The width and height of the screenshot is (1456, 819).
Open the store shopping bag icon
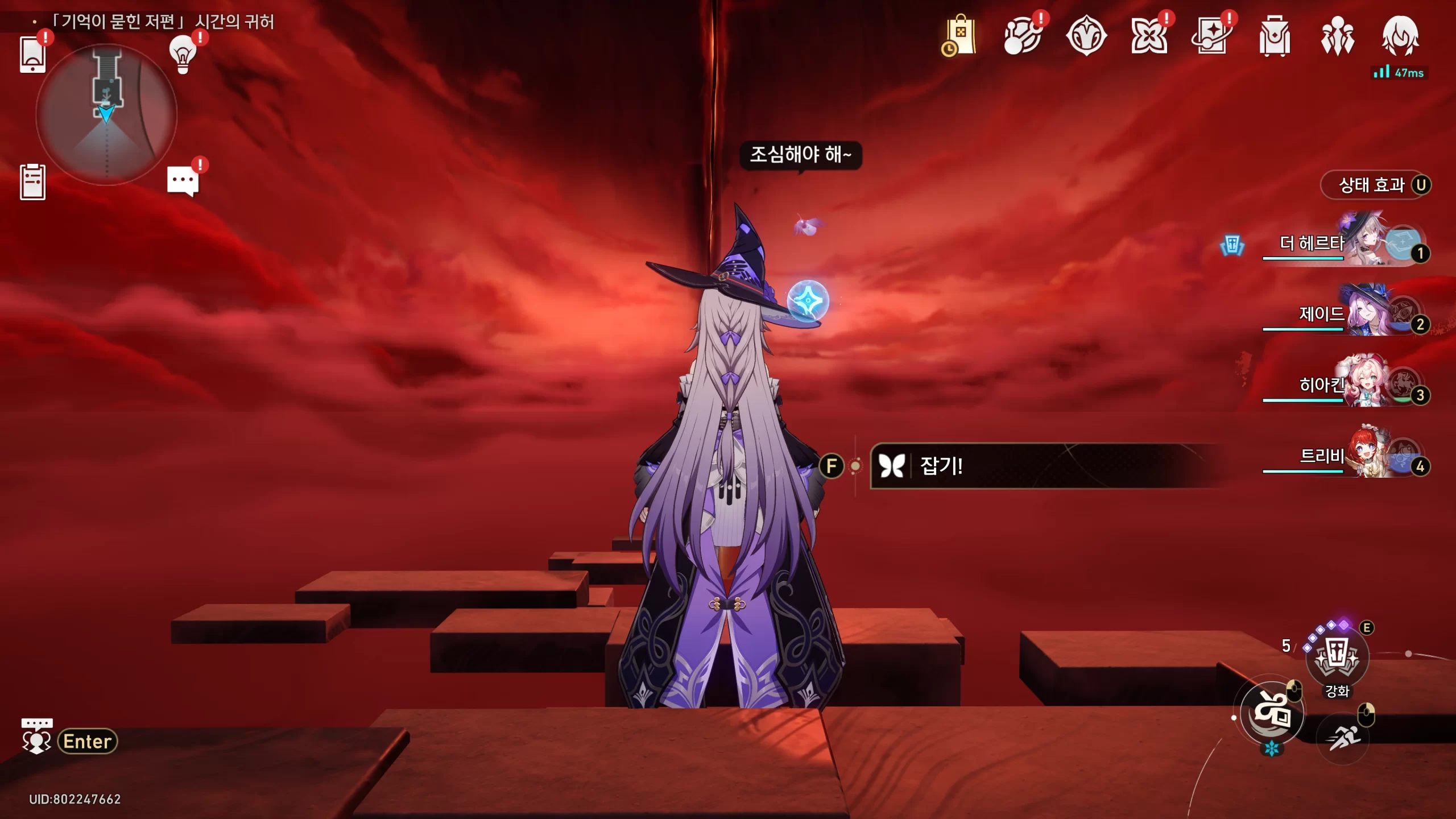click(x=961, y=36)
